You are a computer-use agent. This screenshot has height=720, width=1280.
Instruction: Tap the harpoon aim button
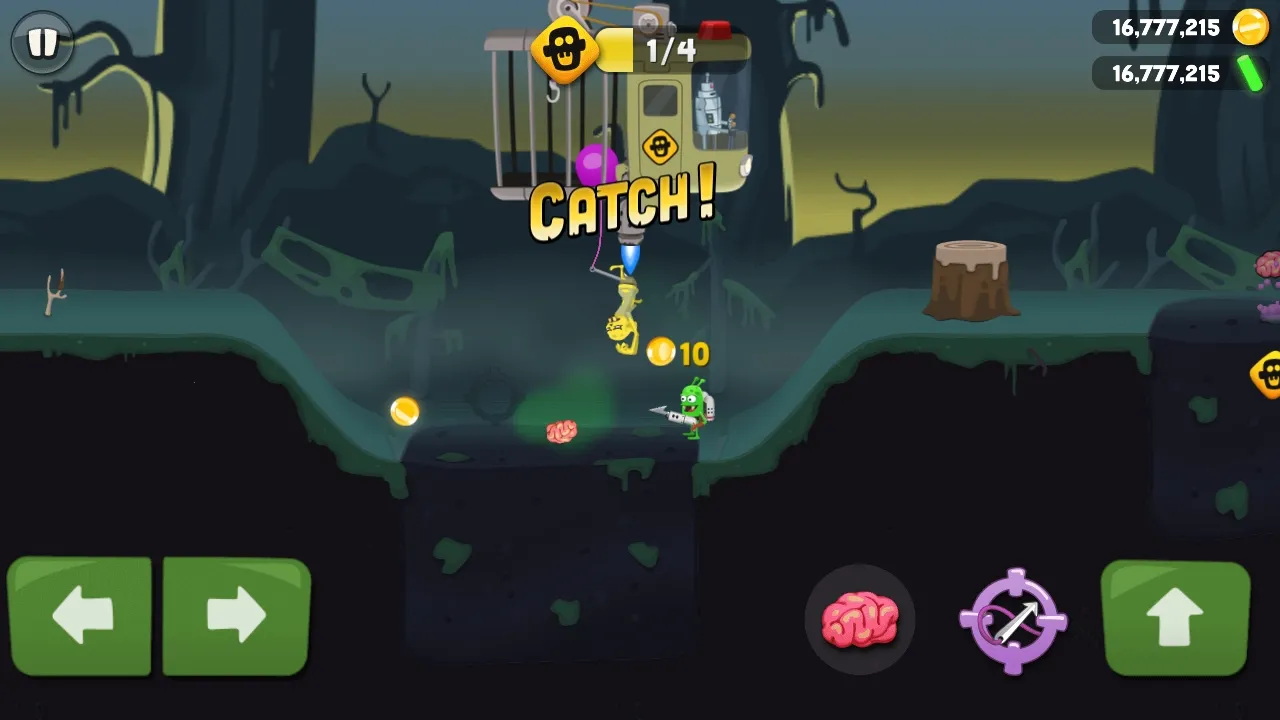tap(1013, 618)
